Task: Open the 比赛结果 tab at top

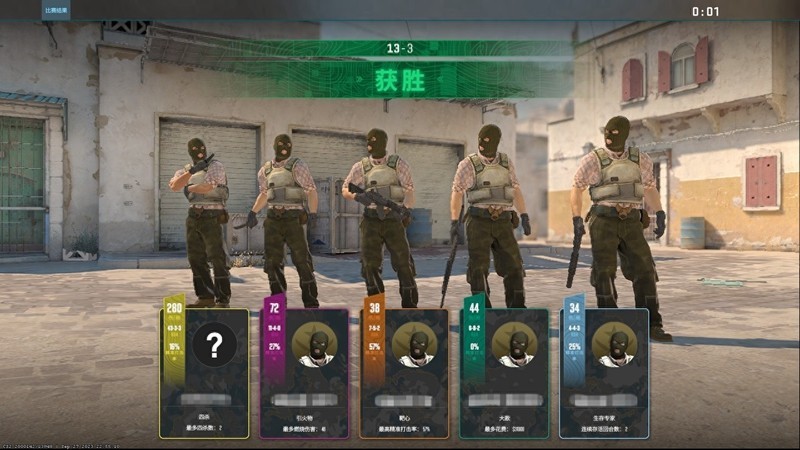Action: [55, 9]
